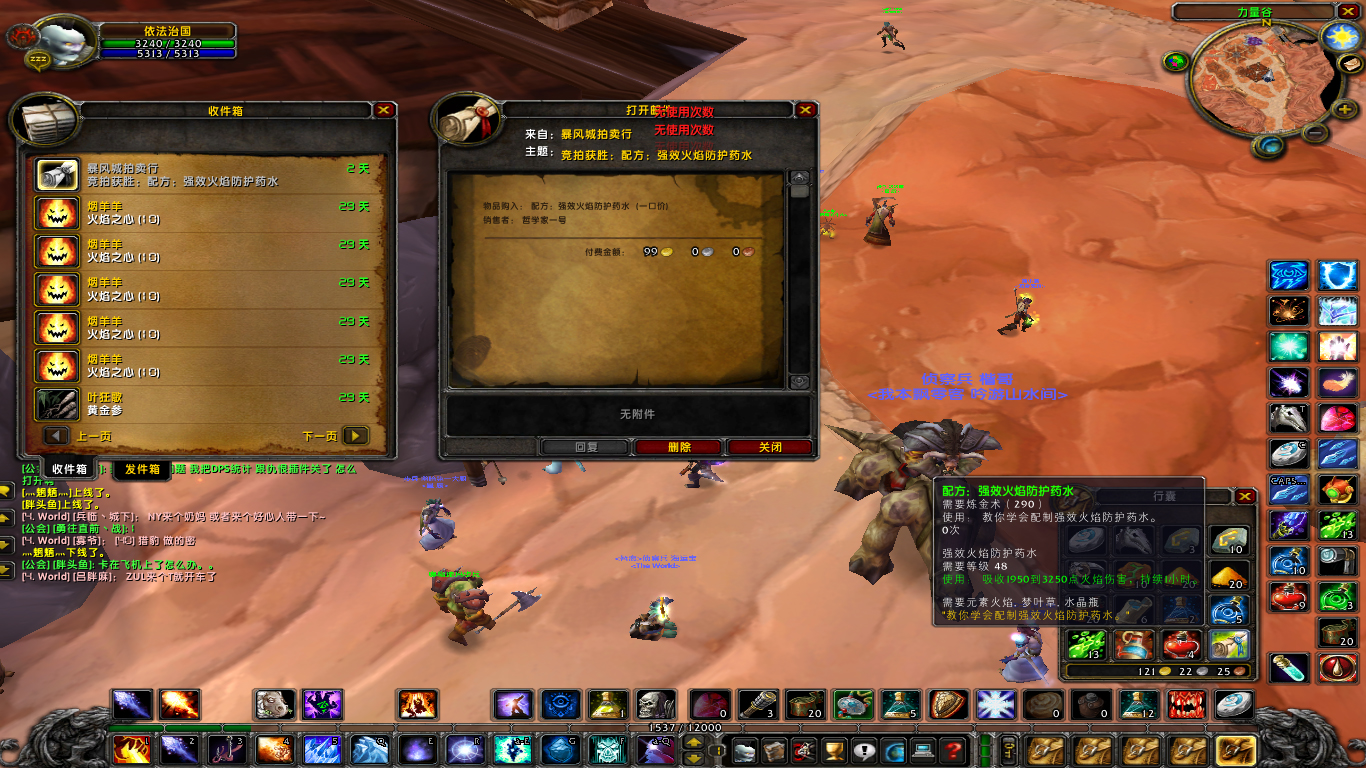
Task: Open the spellbook micro menu button
Action: (773, 751)
